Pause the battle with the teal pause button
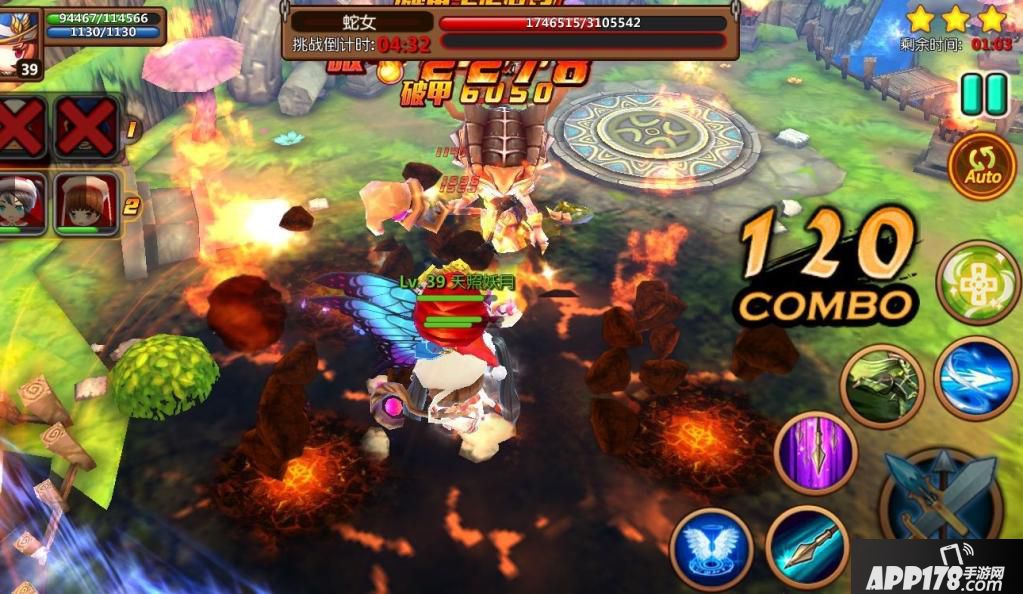This screenshot has height=594, width=1023. pos(983,95)
